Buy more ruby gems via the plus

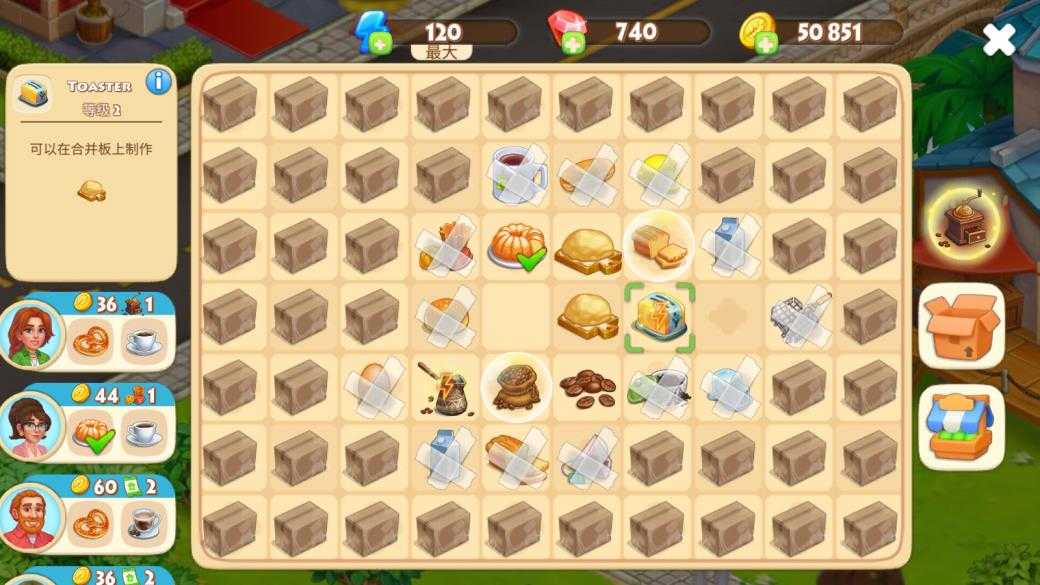573,43
